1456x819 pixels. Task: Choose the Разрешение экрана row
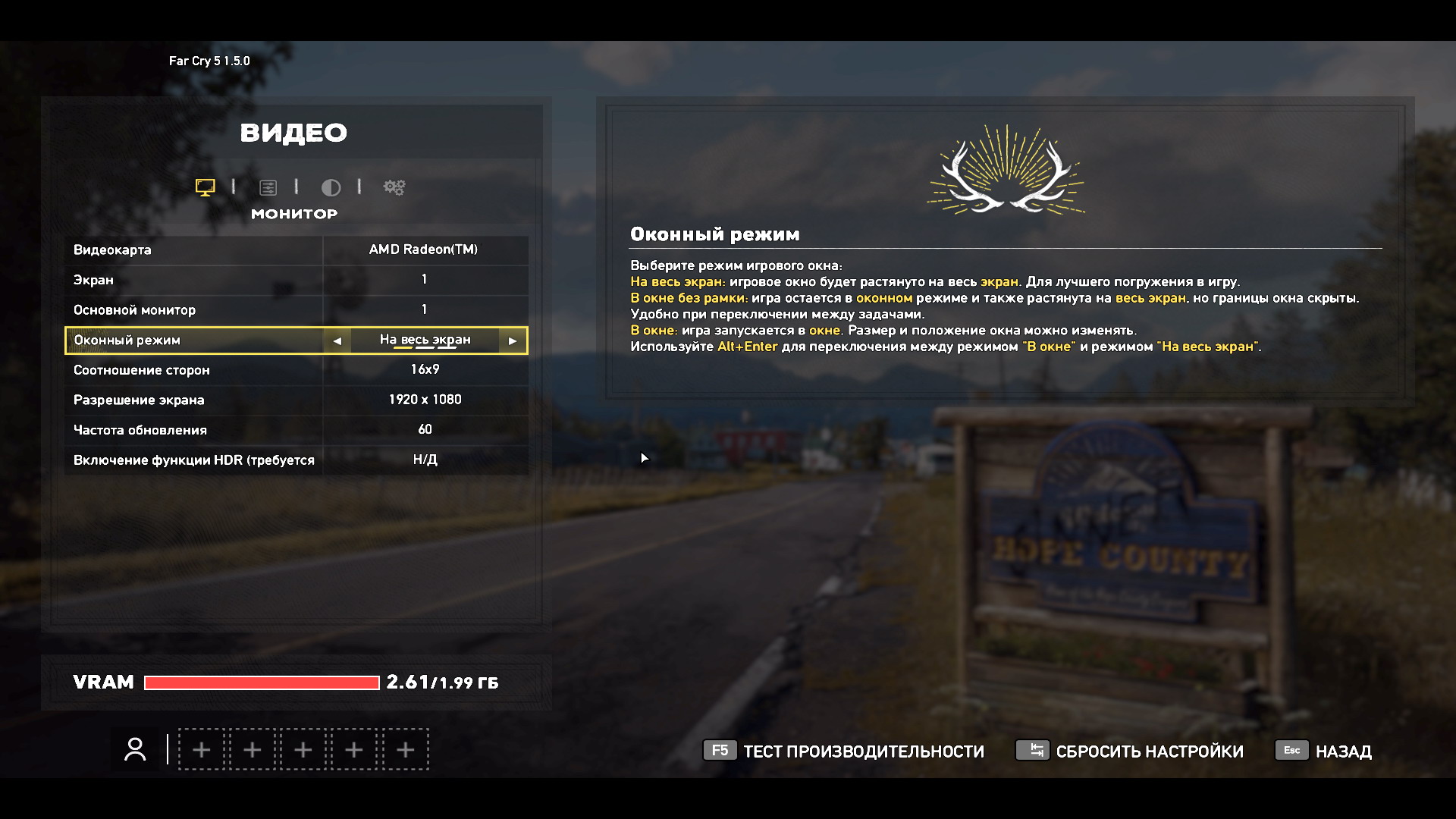click(x=296, y=400)
